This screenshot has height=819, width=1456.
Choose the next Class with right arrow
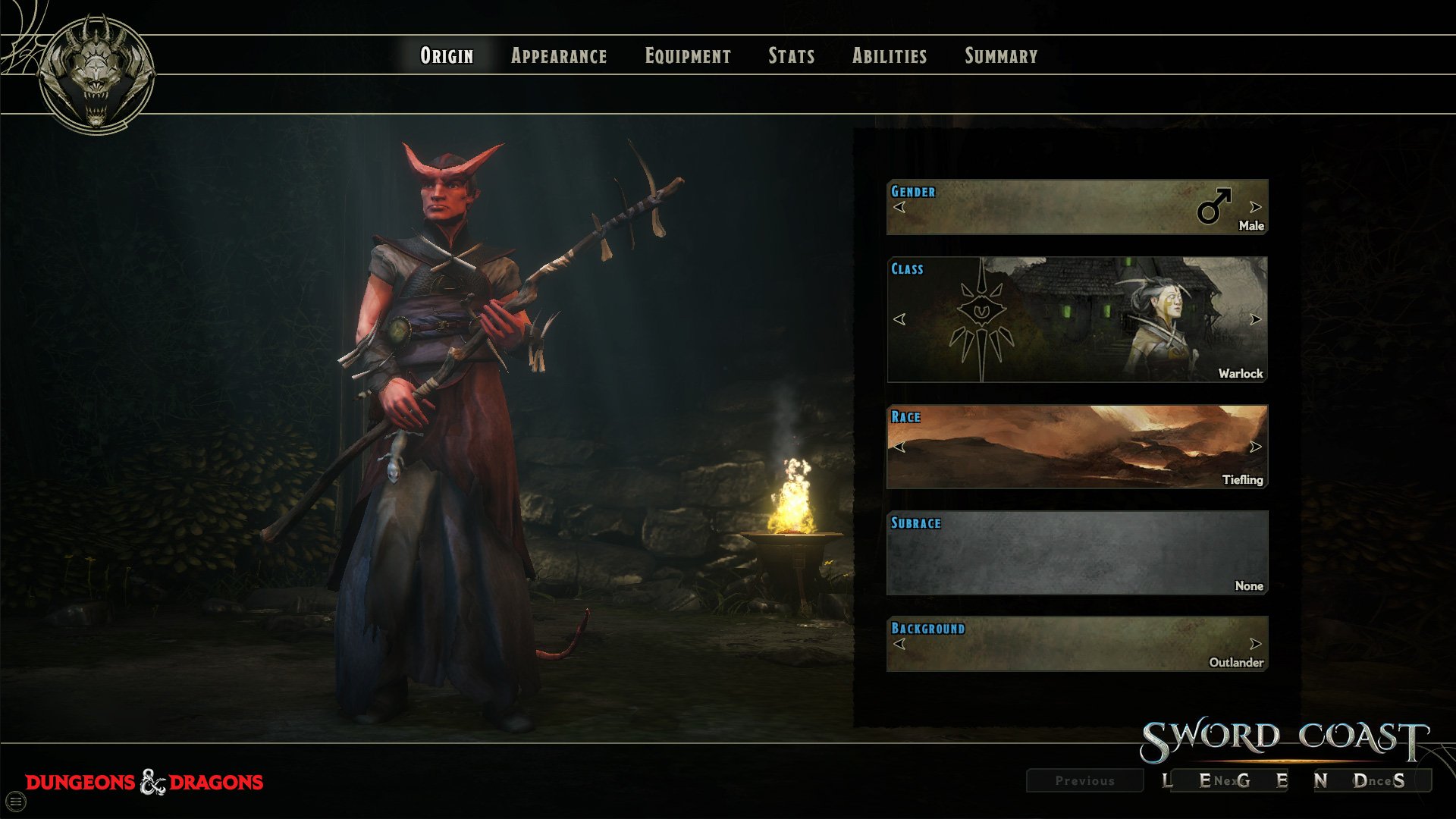(1255, 319)
